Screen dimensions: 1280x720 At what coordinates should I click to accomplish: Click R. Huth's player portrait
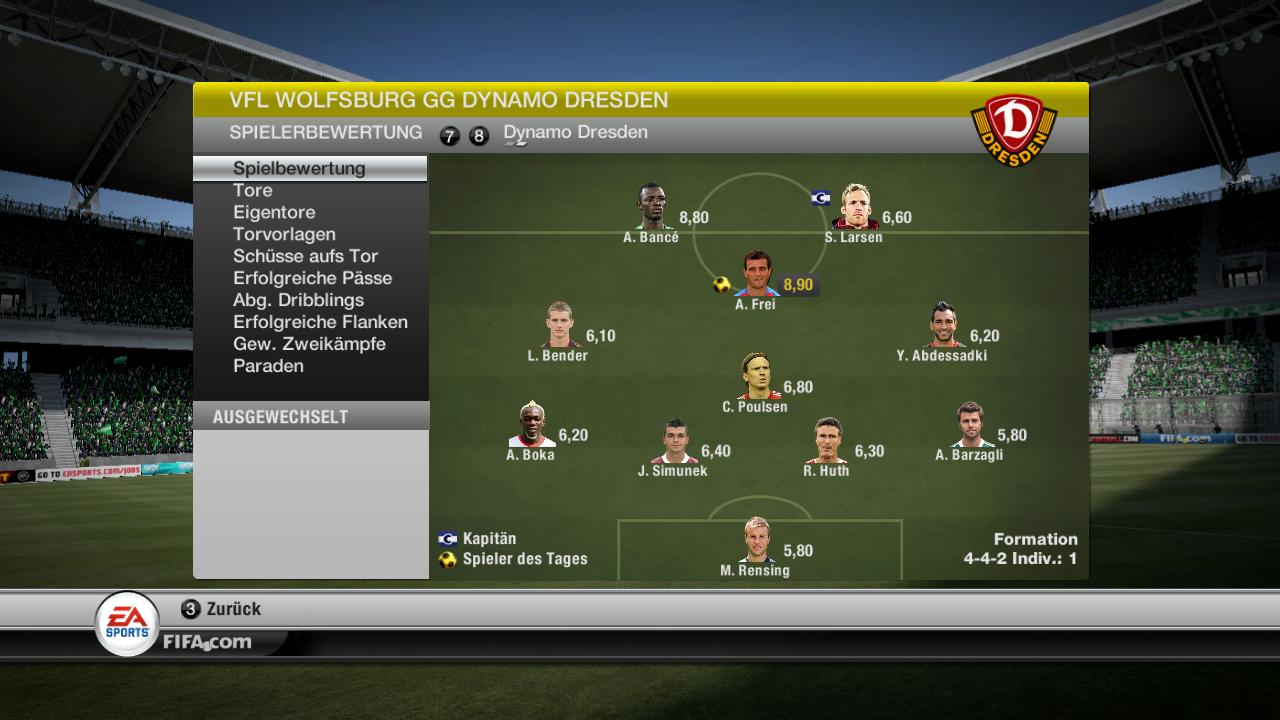(828, 441)
